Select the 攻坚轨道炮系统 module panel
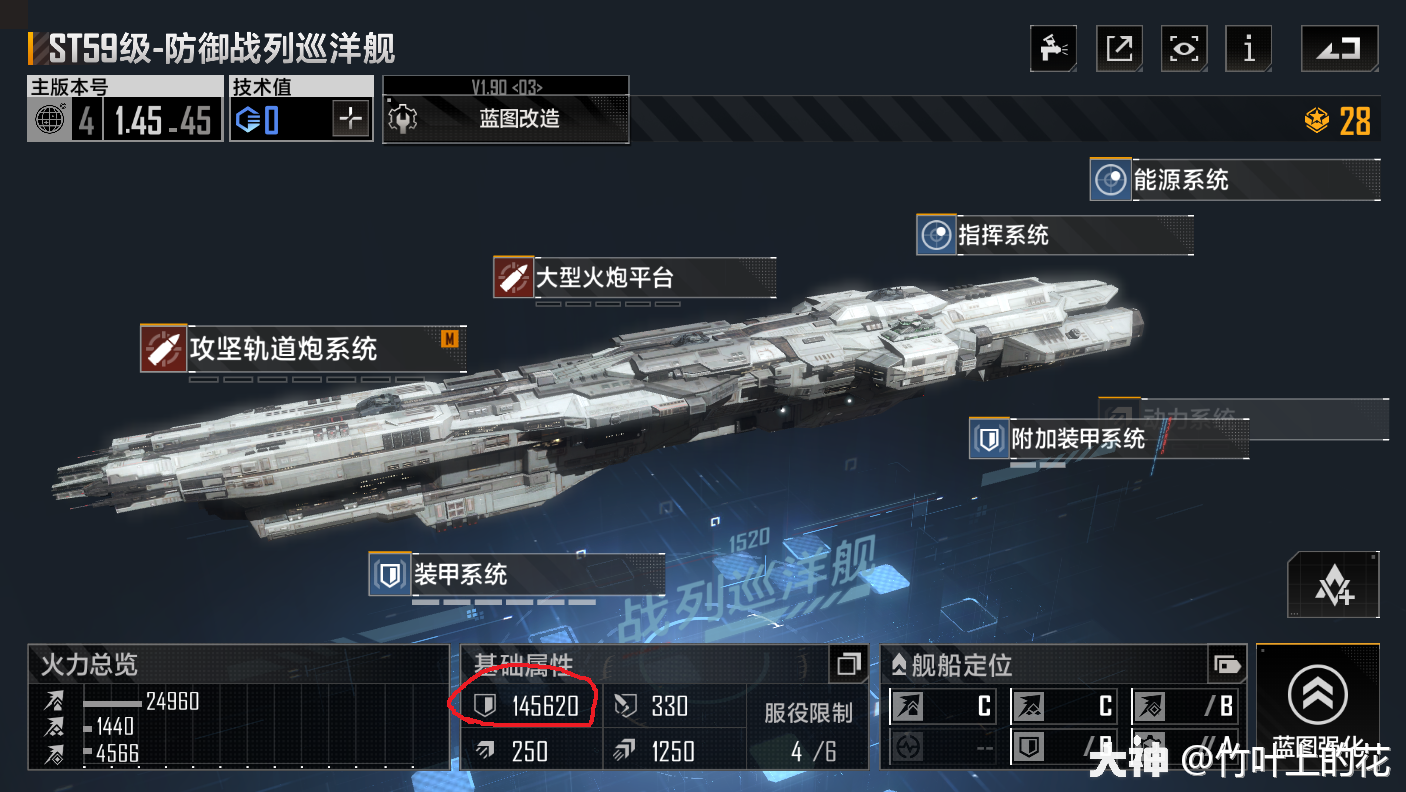Viewport: 1406px width, 792px height. point(300,350)
